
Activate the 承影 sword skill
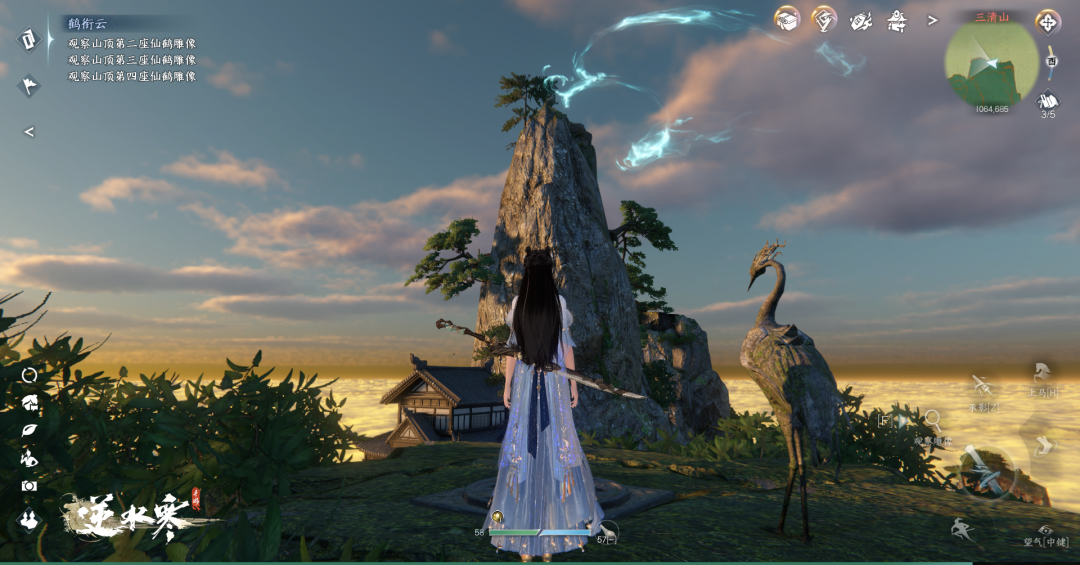click(x=982, y=387)
